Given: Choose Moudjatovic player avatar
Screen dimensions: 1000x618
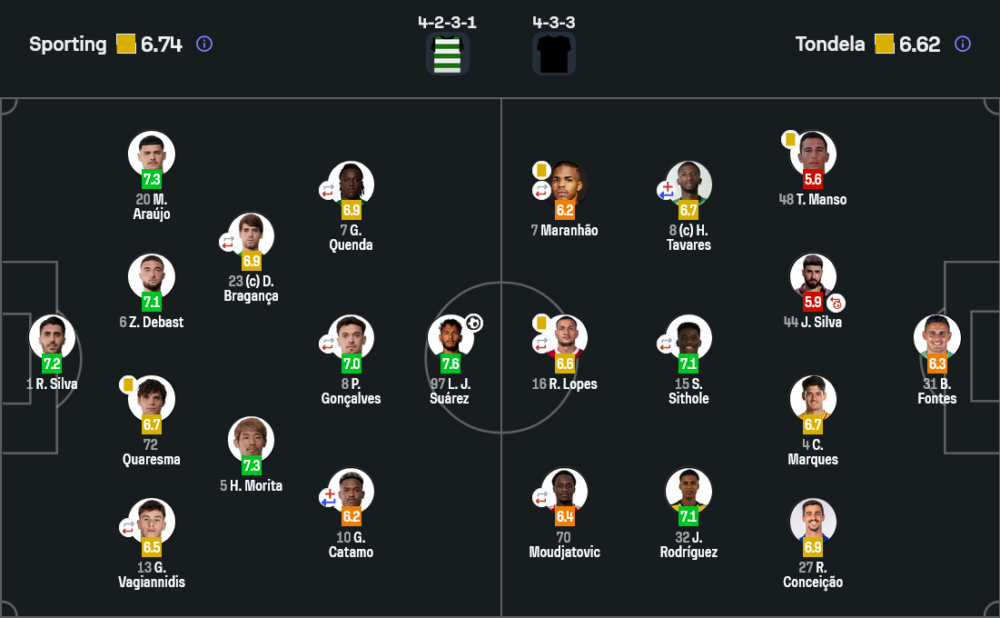Looking at the screenshot, I should pyautogui.click(x=565, y=492).
